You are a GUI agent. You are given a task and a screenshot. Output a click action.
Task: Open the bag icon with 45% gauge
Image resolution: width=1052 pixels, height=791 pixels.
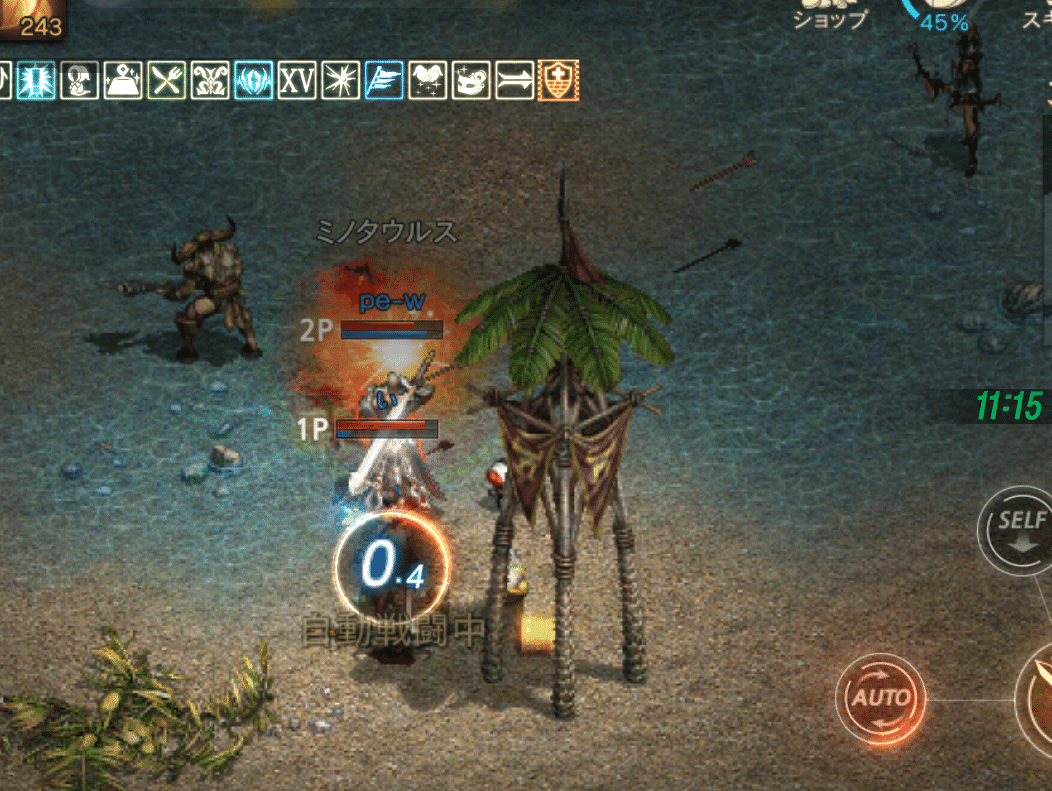[x=944, y=12]
